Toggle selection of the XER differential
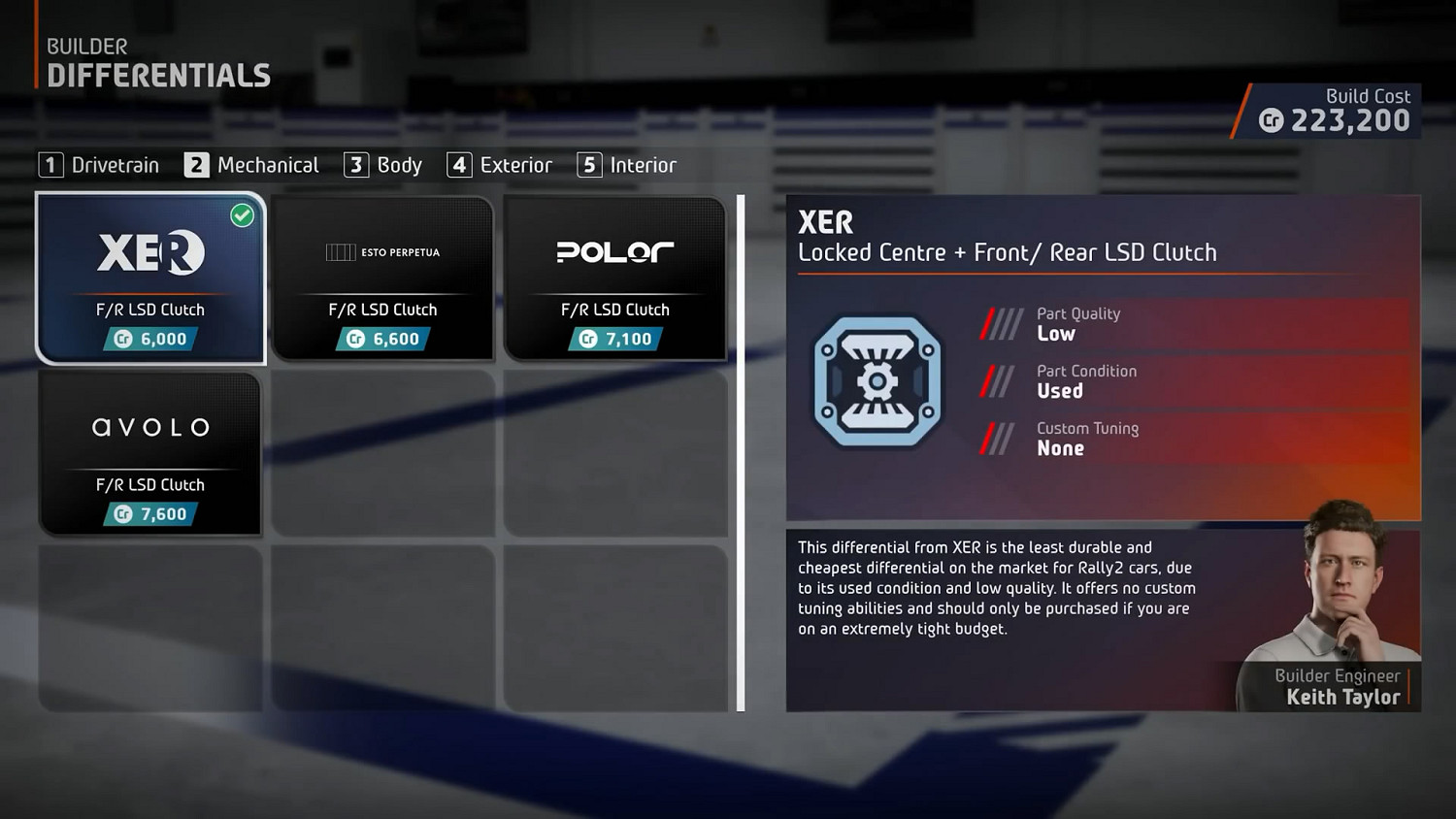The width and height of the screenshot is (1456, 819). tap(150, 277)
